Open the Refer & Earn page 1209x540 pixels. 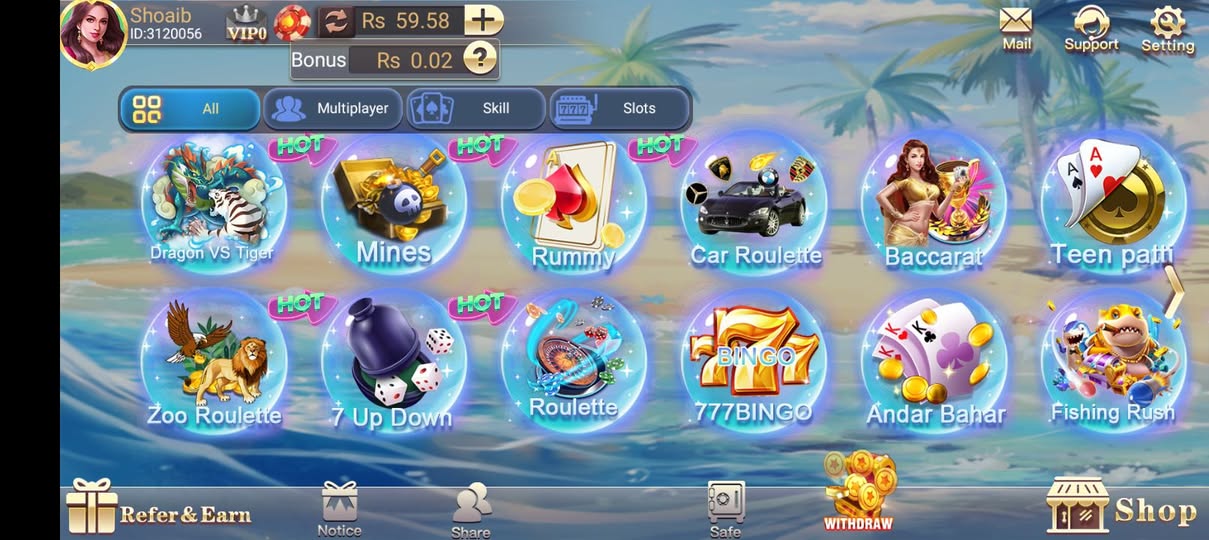(x=160, y=509)
